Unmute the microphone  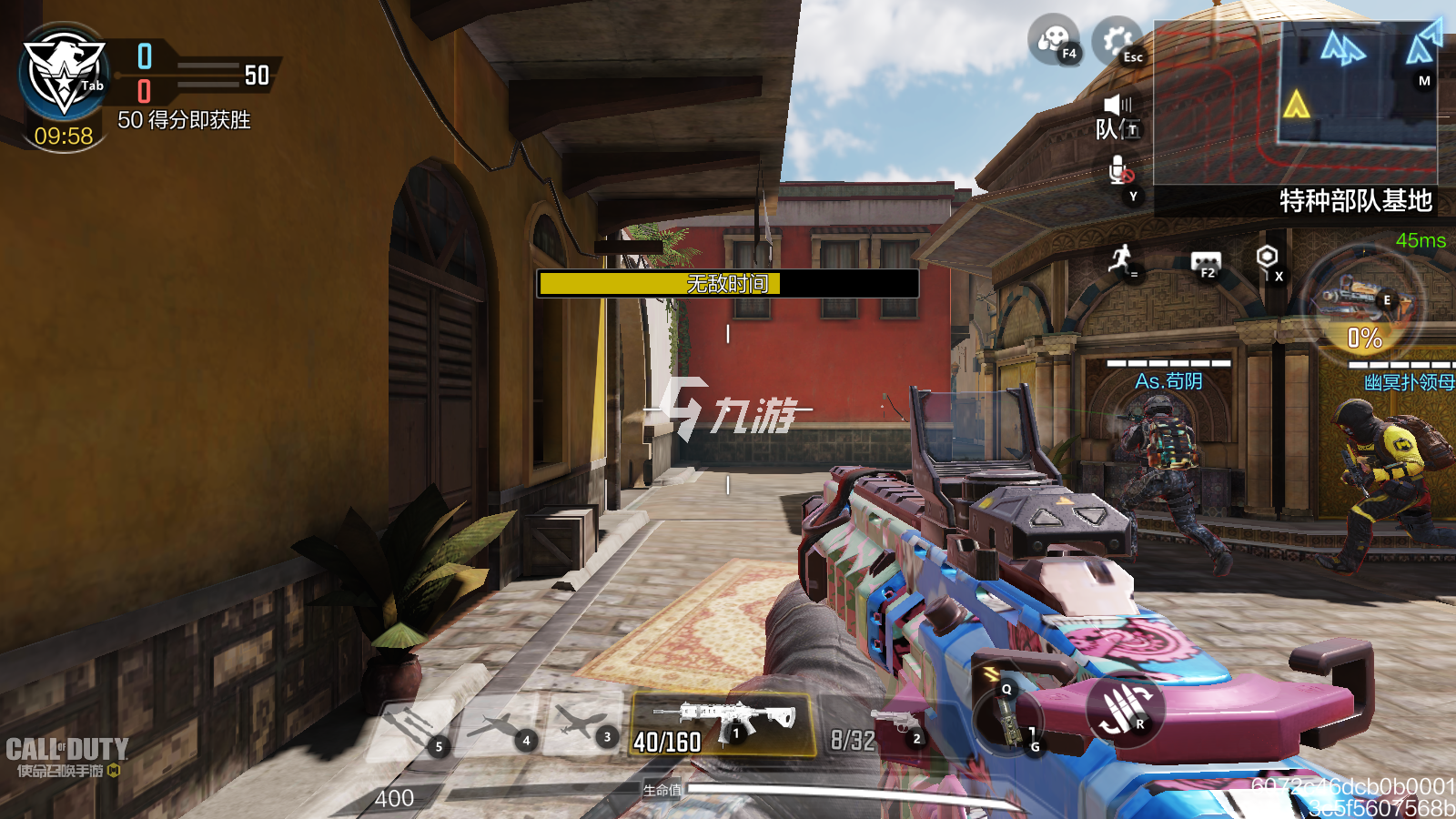pos(1121,173)
